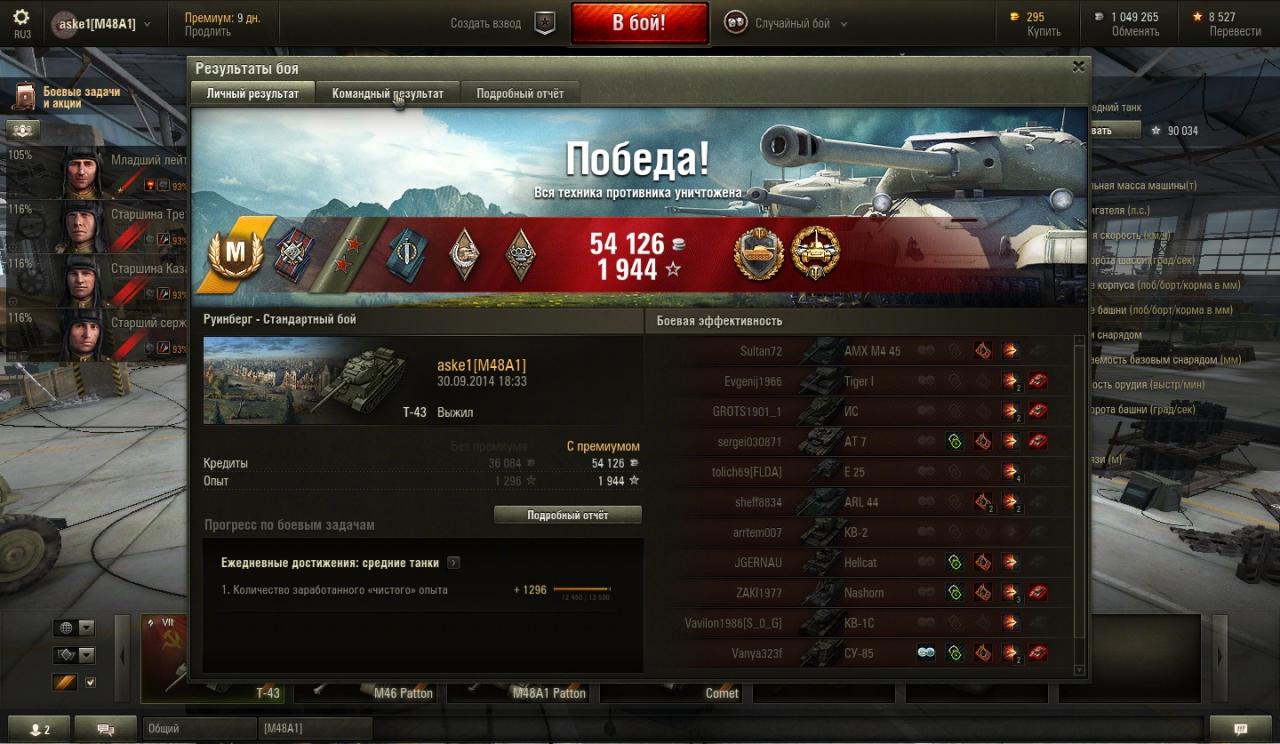1280x744 pixels.
Task: Extend premium via the Продлить link
Action: point(207,32)
